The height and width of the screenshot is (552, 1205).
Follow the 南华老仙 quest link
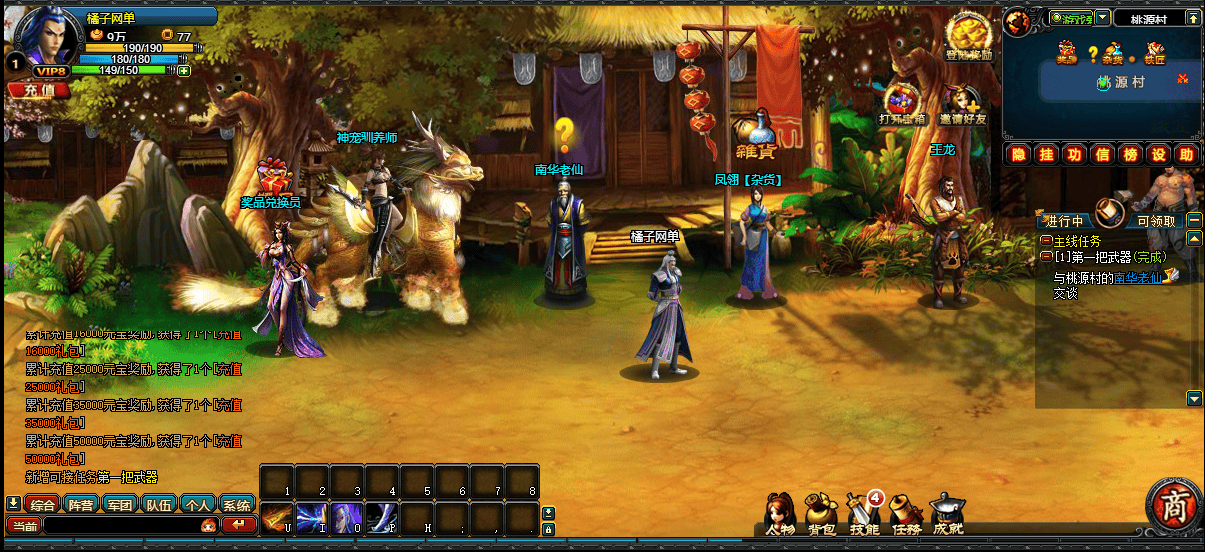click(1138, 278)
